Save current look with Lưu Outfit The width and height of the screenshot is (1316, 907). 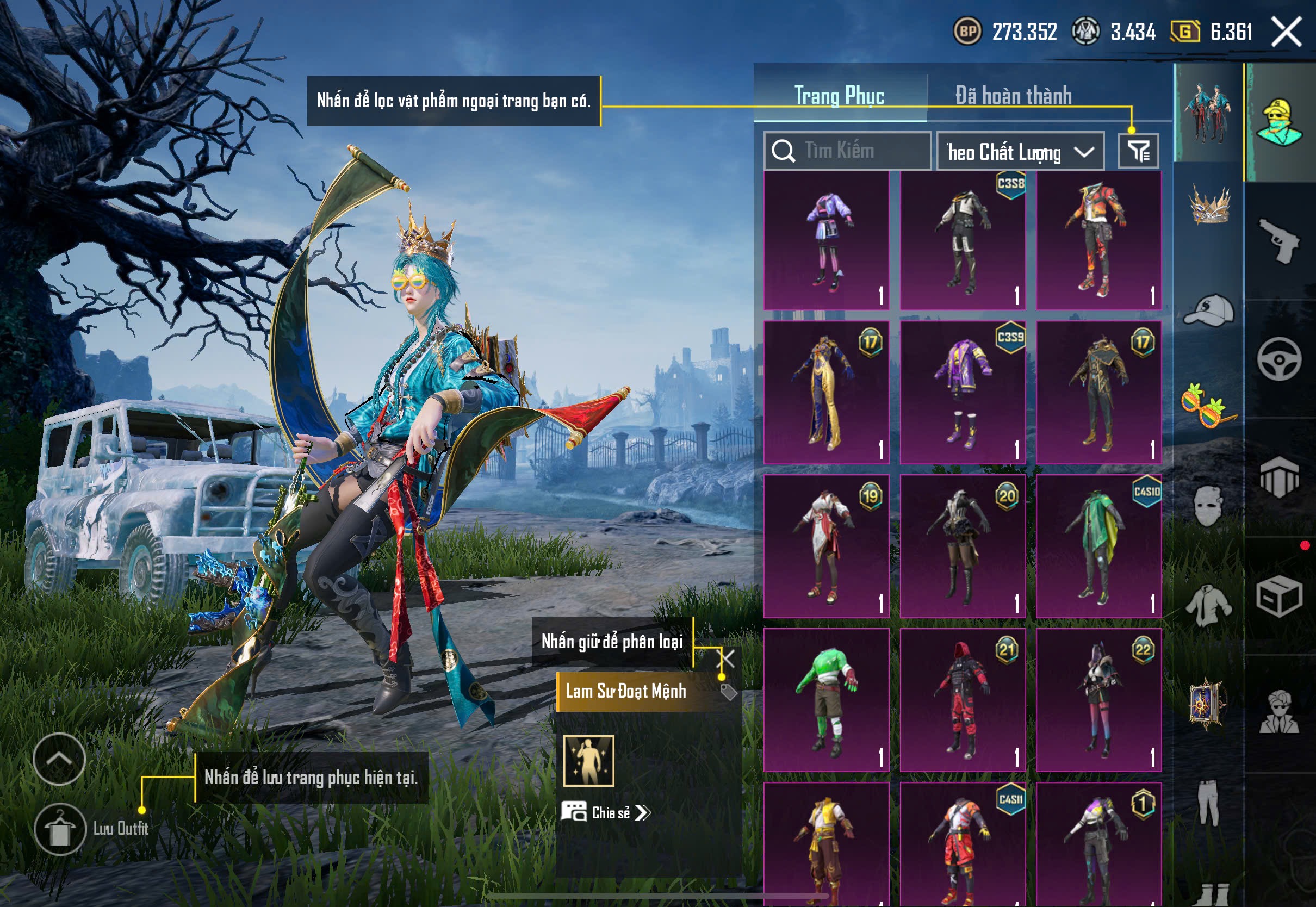point(60,829)
